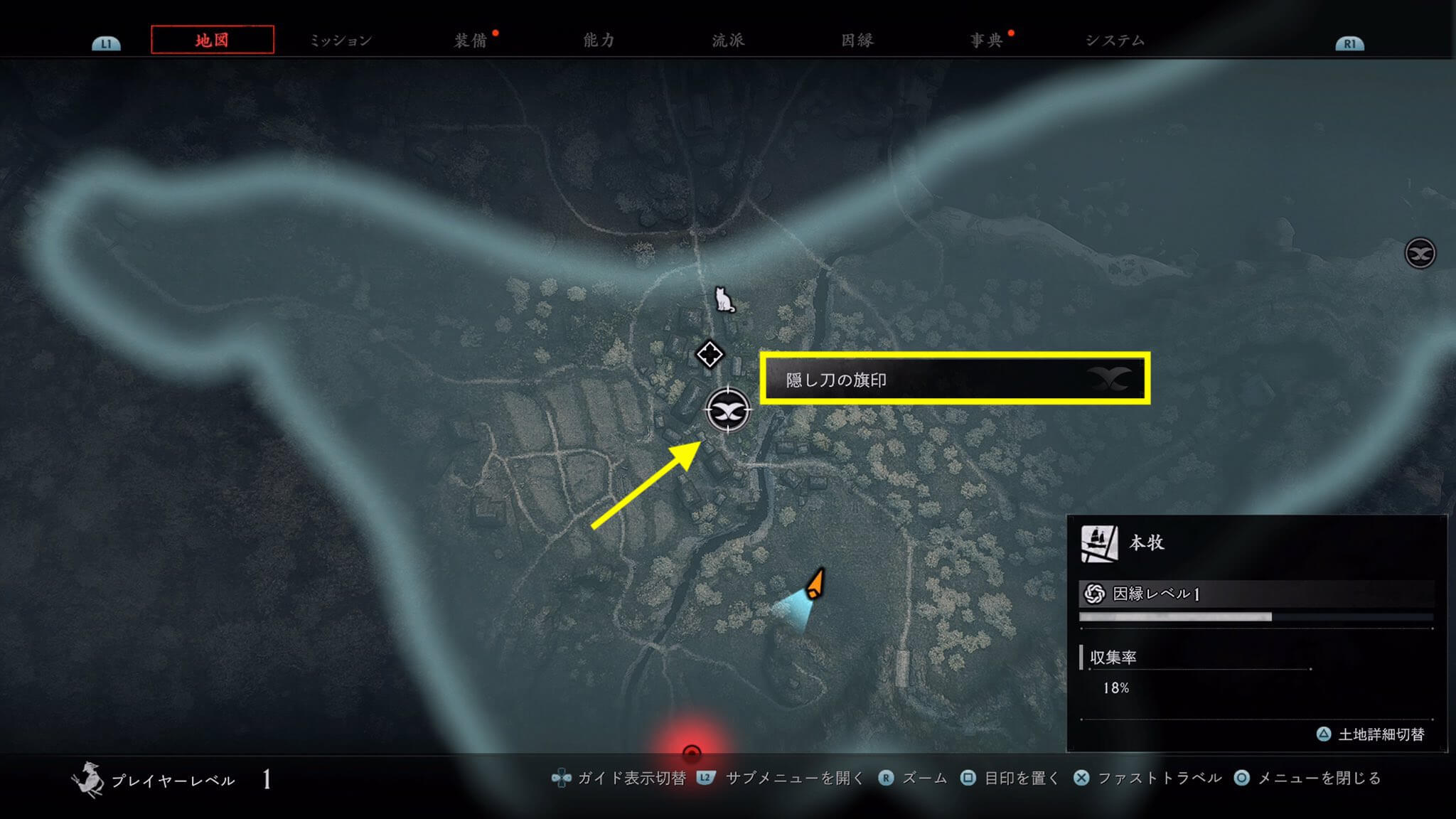The height and width of the screenshot is (819, 1456).
Task: Toggle land details with 土地詳細切替
Action: [x=1371, y=734]
